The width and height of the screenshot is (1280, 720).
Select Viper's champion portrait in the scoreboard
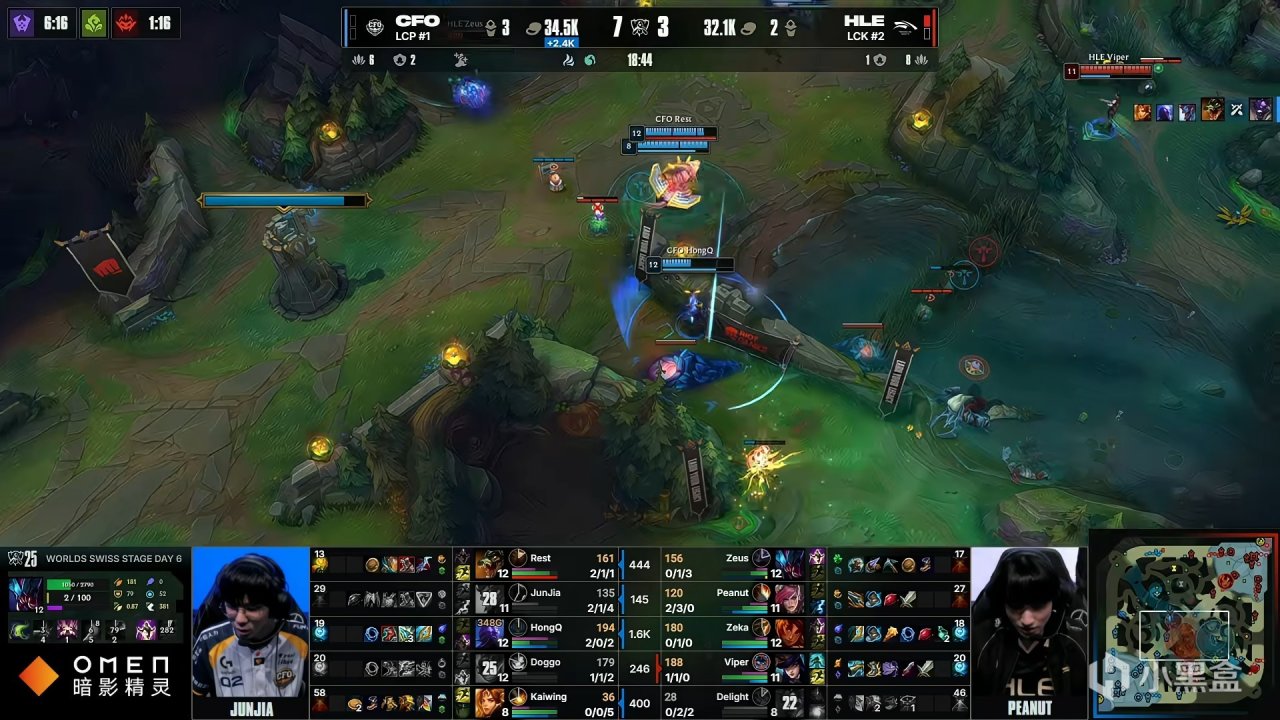[787, 667]
